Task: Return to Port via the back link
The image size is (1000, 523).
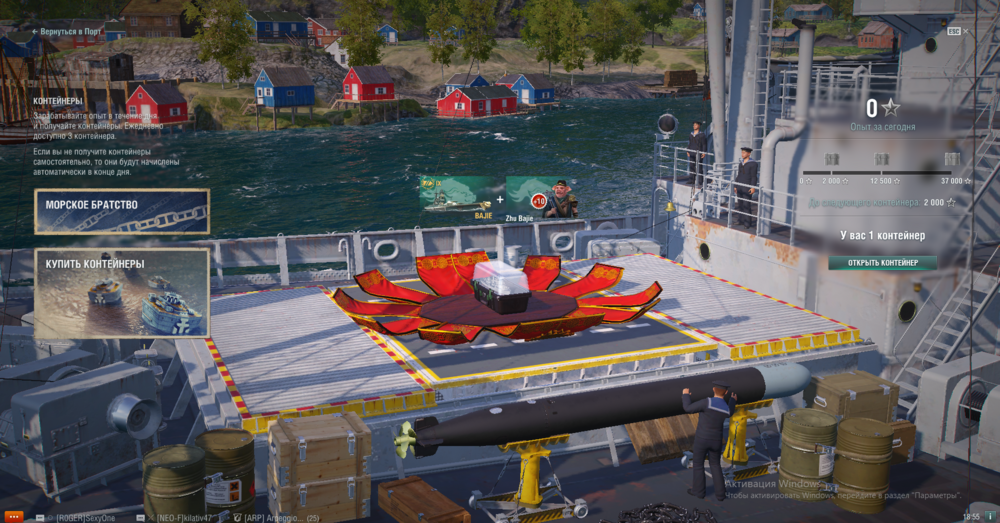Action: (67, 32)
